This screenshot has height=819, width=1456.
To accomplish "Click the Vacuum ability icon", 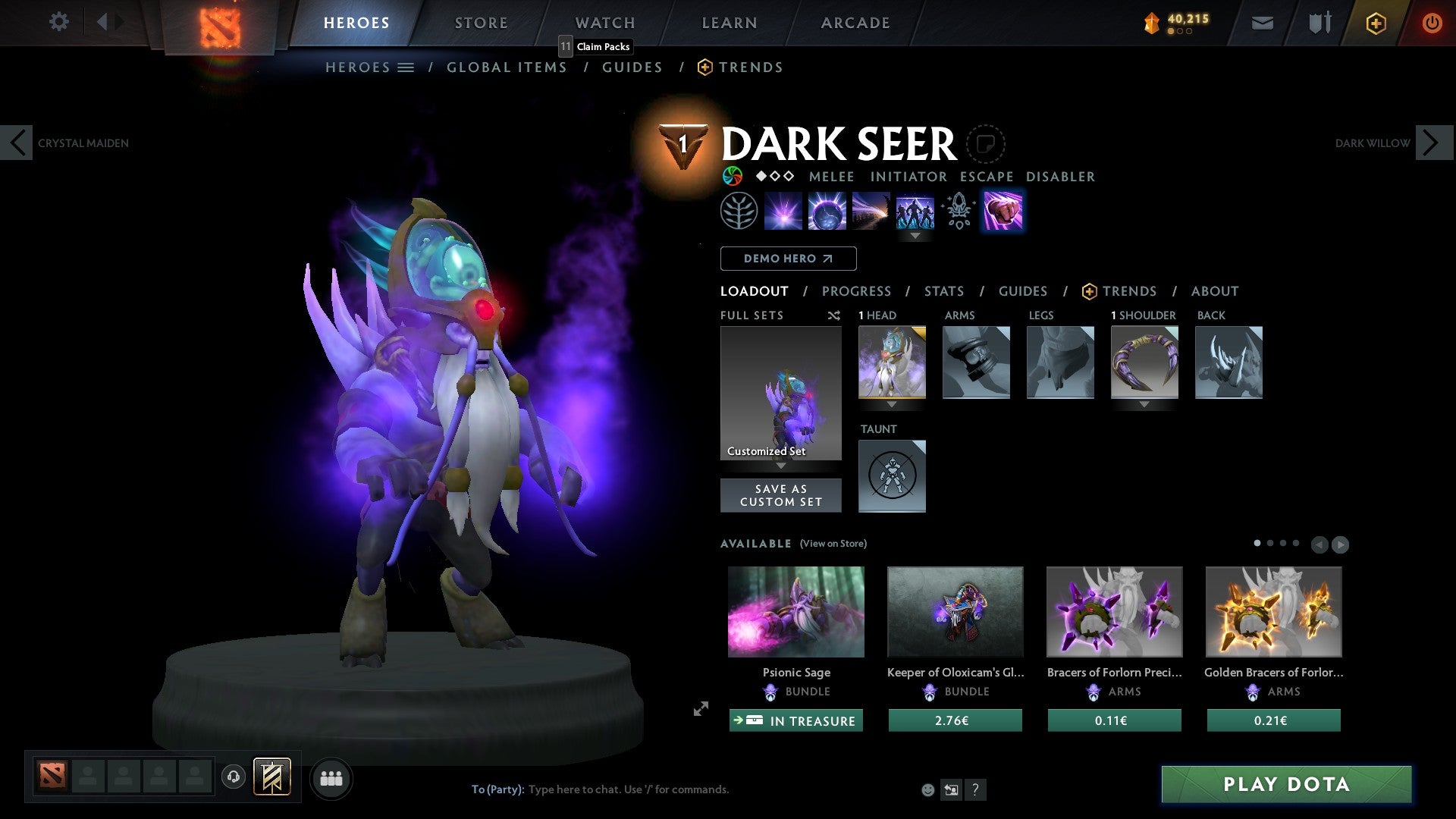I will (x=783, y=211).
